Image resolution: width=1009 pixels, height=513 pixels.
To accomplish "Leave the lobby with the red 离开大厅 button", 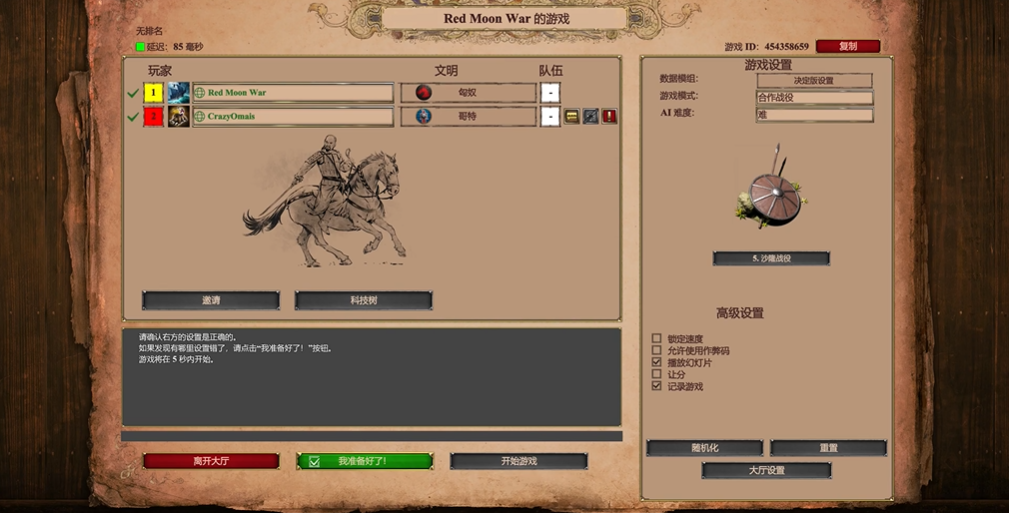I will 211,461.
